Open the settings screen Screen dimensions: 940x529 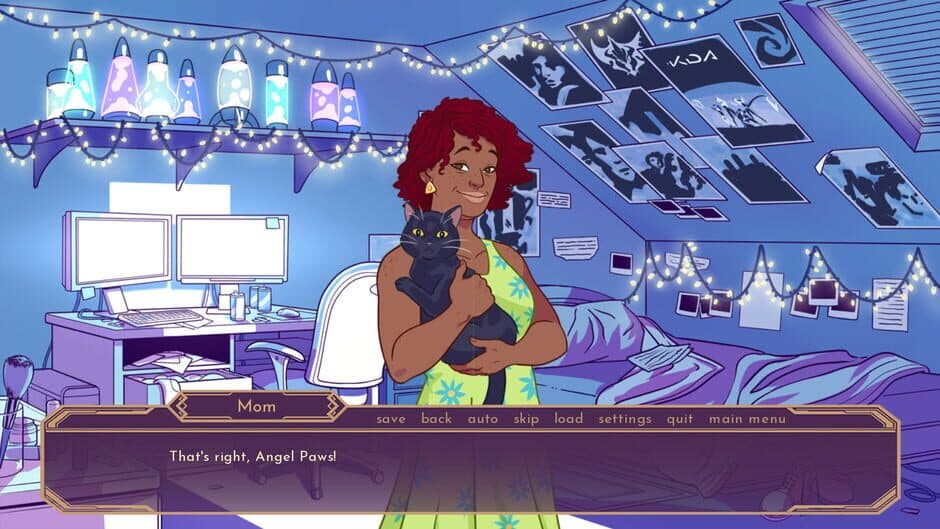pyautogui.click(x=625, y=419)
